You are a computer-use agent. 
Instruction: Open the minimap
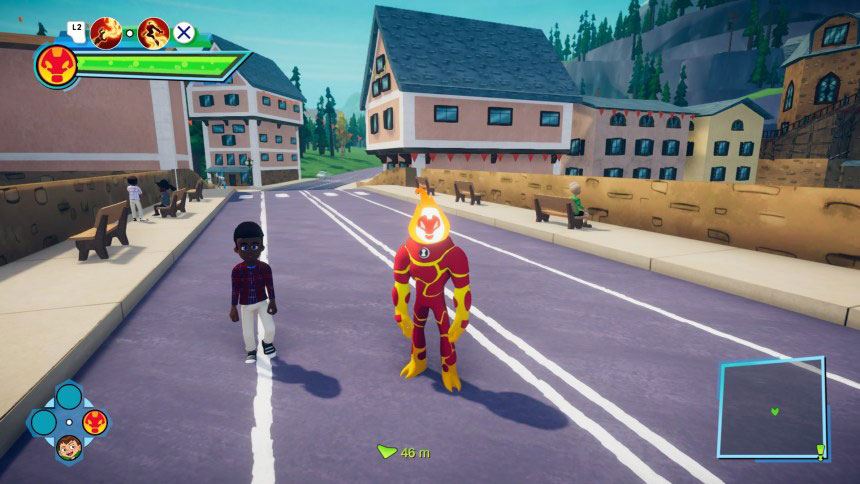[771, 407]
